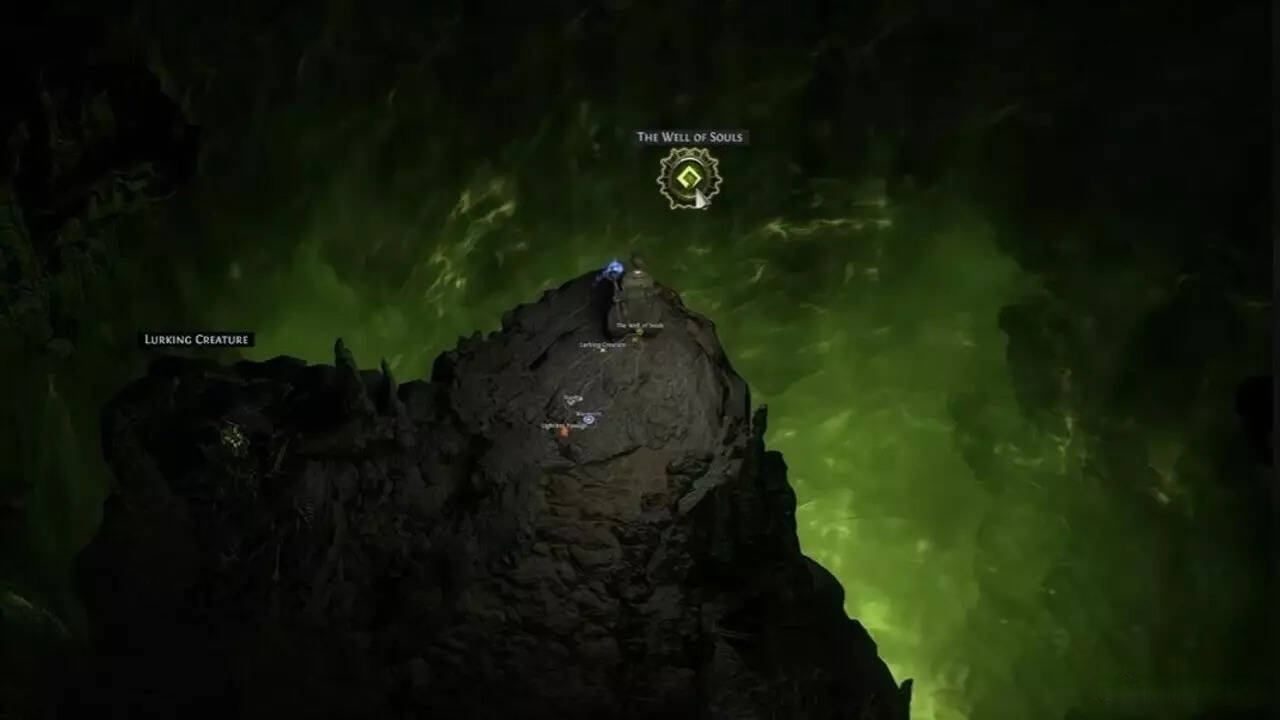
Task: Click the blue circular marker below the character
Action: pos(588,420)
